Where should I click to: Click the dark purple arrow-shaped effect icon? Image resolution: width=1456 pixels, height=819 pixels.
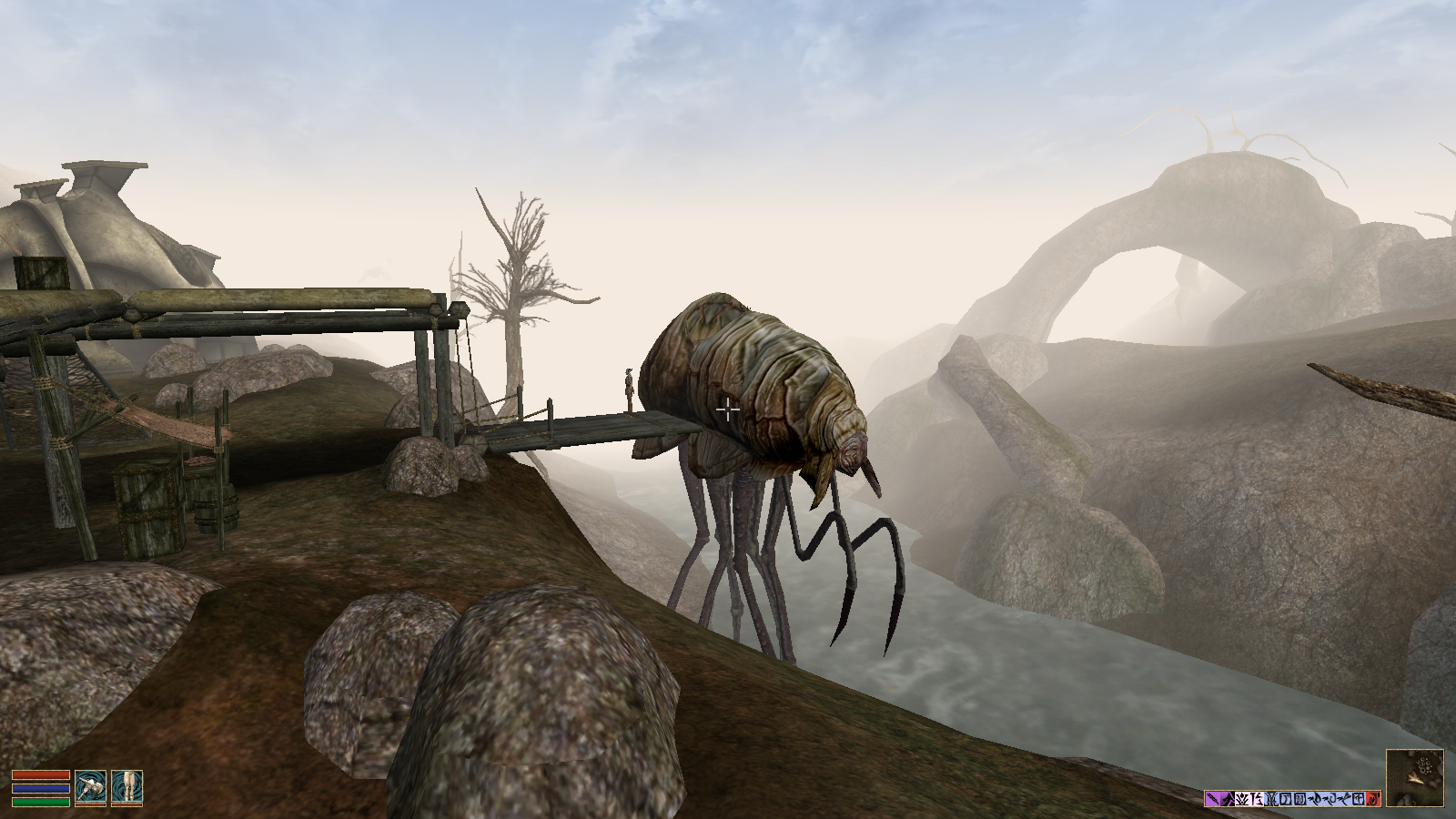(1226, 797)
